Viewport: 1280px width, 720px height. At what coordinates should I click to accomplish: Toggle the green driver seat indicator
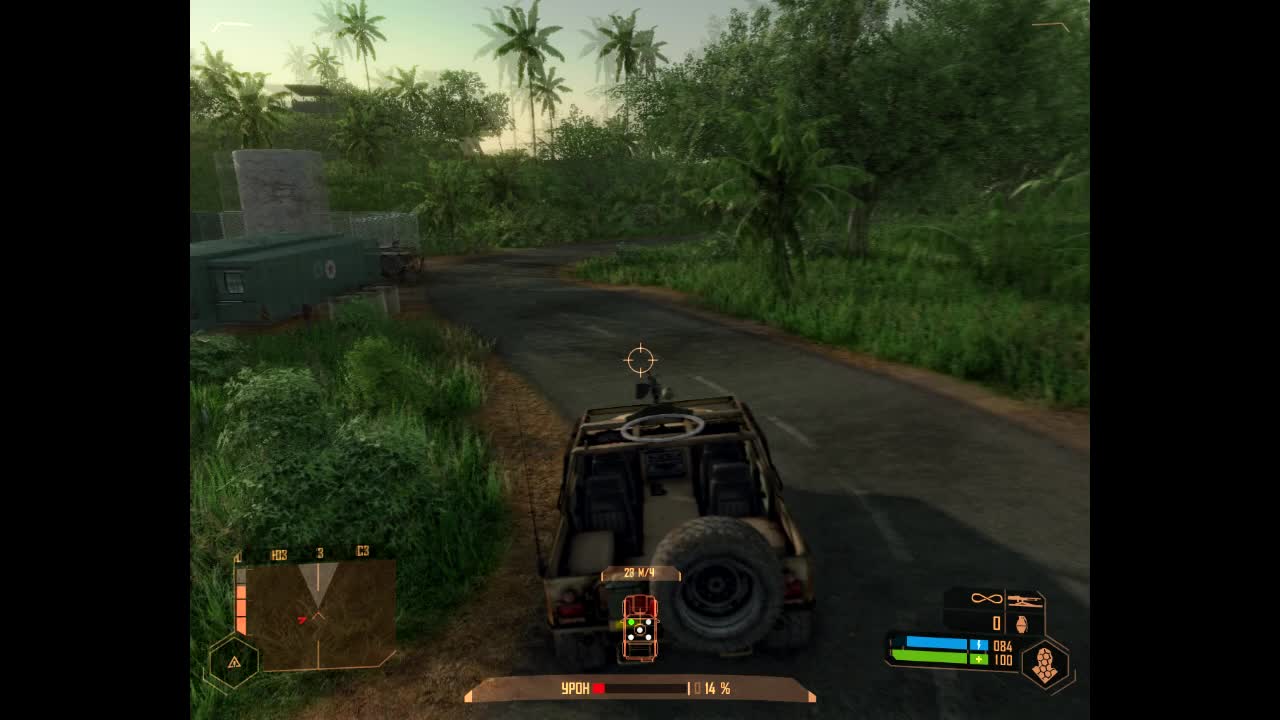pos(631,622)
